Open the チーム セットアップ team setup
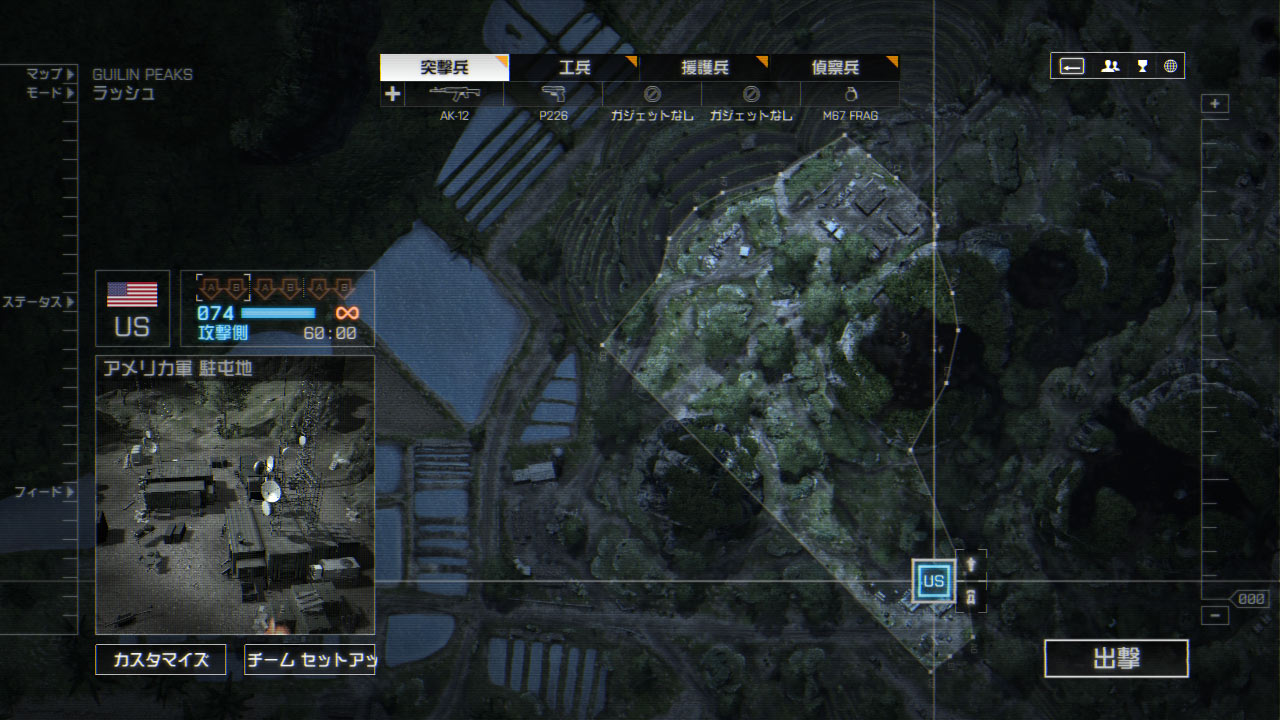 [309, 660]
